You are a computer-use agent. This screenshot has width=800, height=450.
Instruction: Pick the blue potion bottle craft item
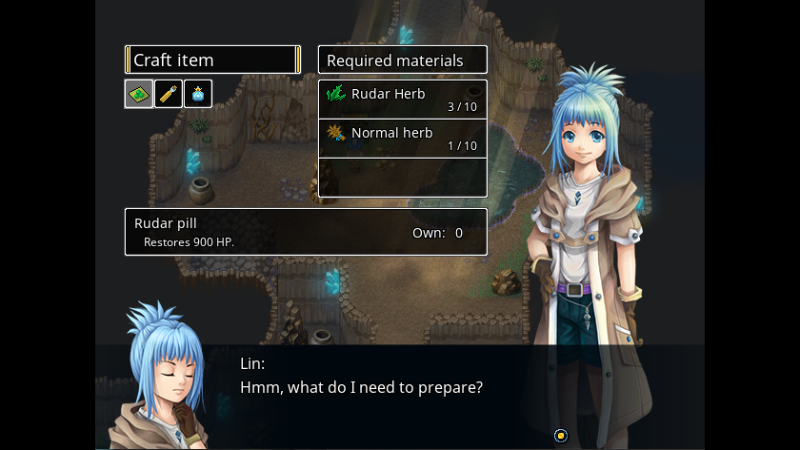pos(198,94)
